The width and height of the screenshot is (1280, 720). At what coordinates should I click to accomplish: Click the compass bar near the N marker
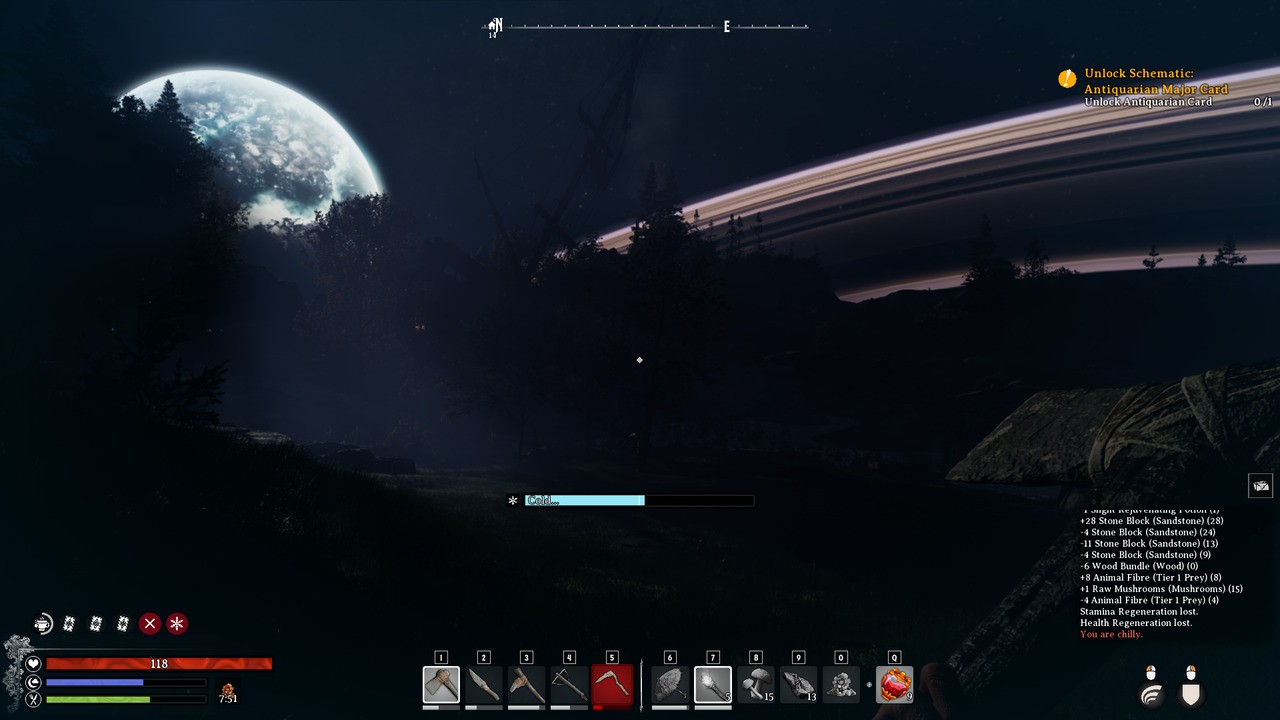point(496,26)
